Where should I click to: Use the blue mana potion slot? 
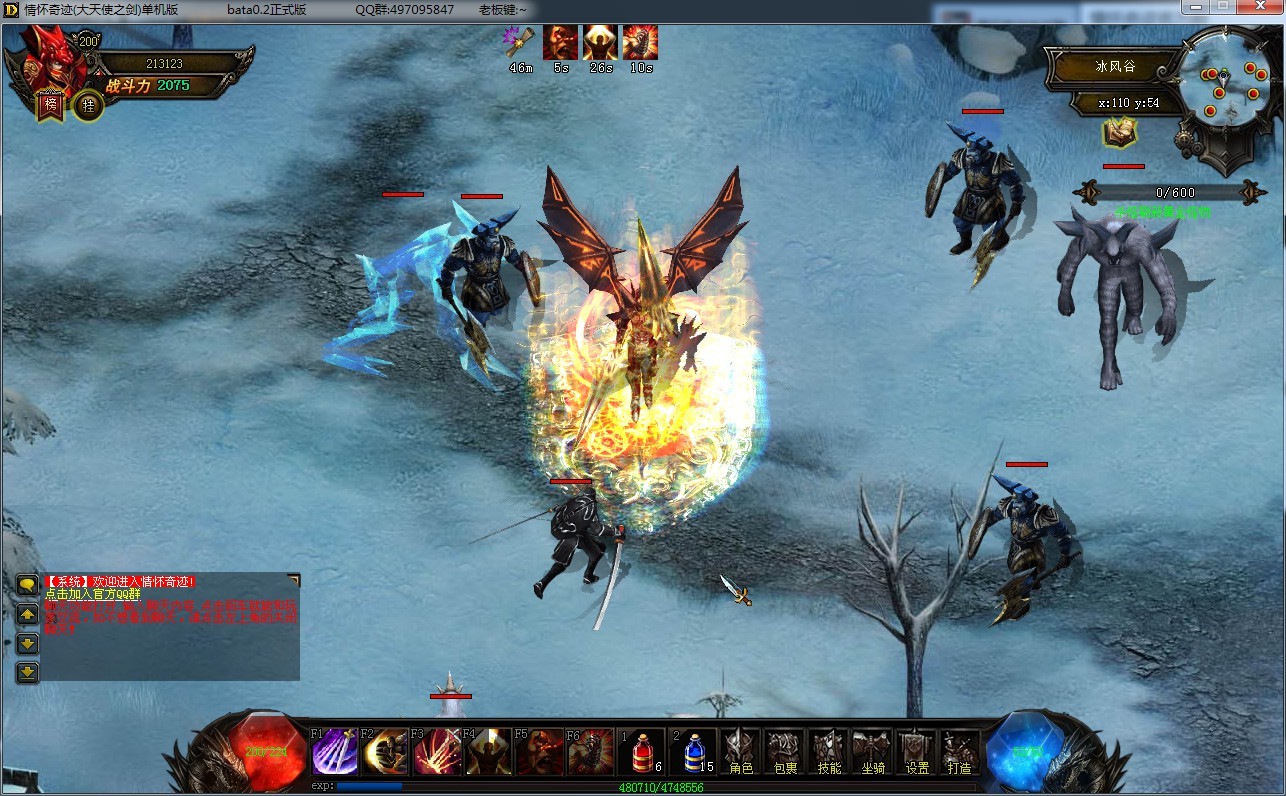click(694, 752)
